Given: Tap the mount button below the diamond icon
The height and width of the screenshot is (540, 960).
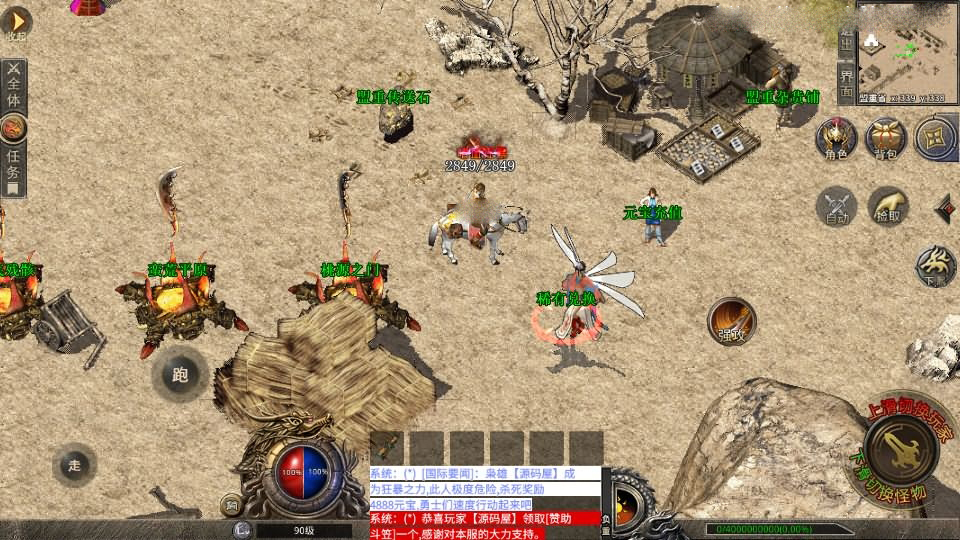Looking at the screenshot, I should (935, 265).
